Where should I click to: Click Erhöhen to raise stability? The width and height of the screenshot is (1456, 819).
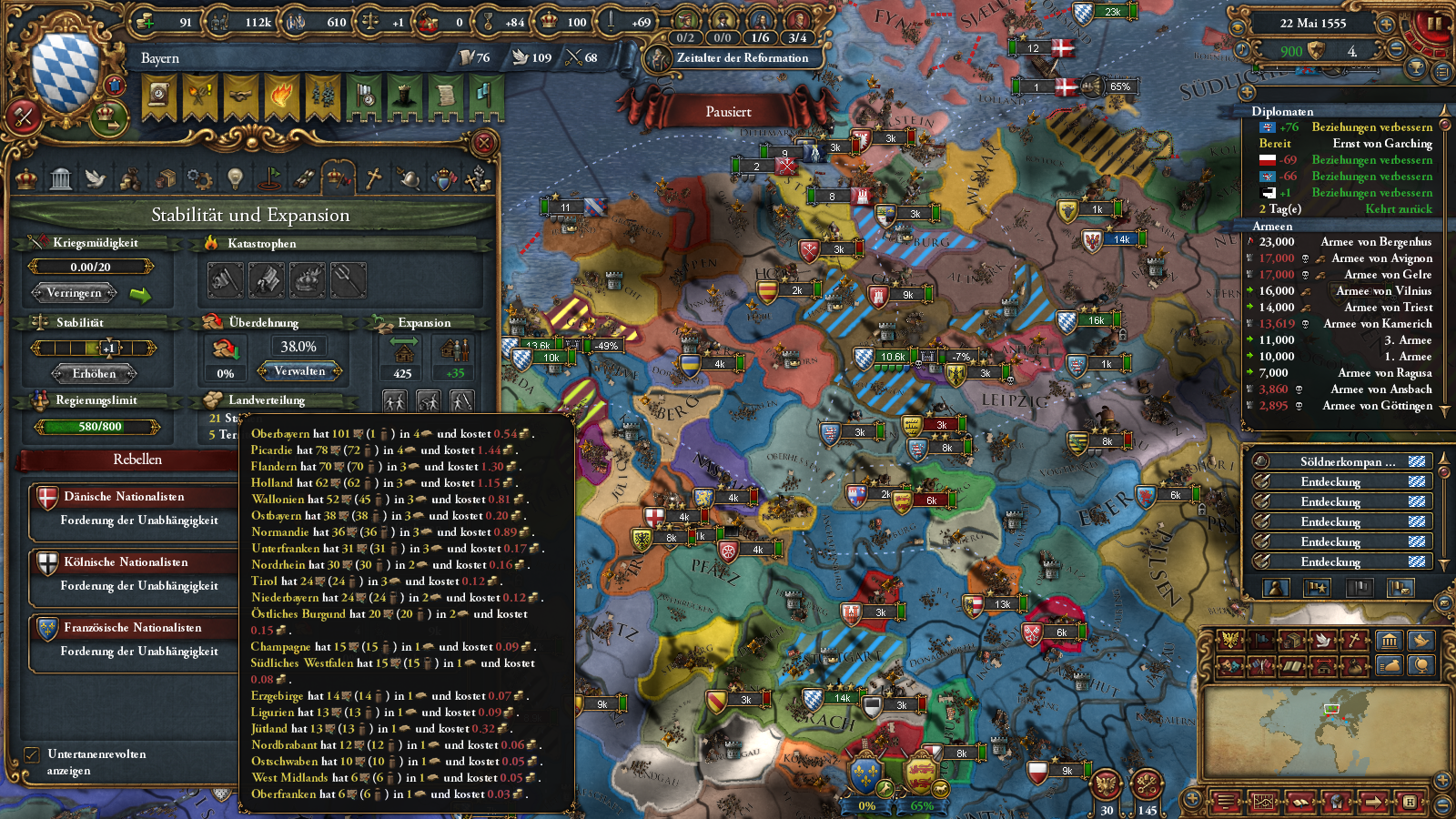point(95,373)
